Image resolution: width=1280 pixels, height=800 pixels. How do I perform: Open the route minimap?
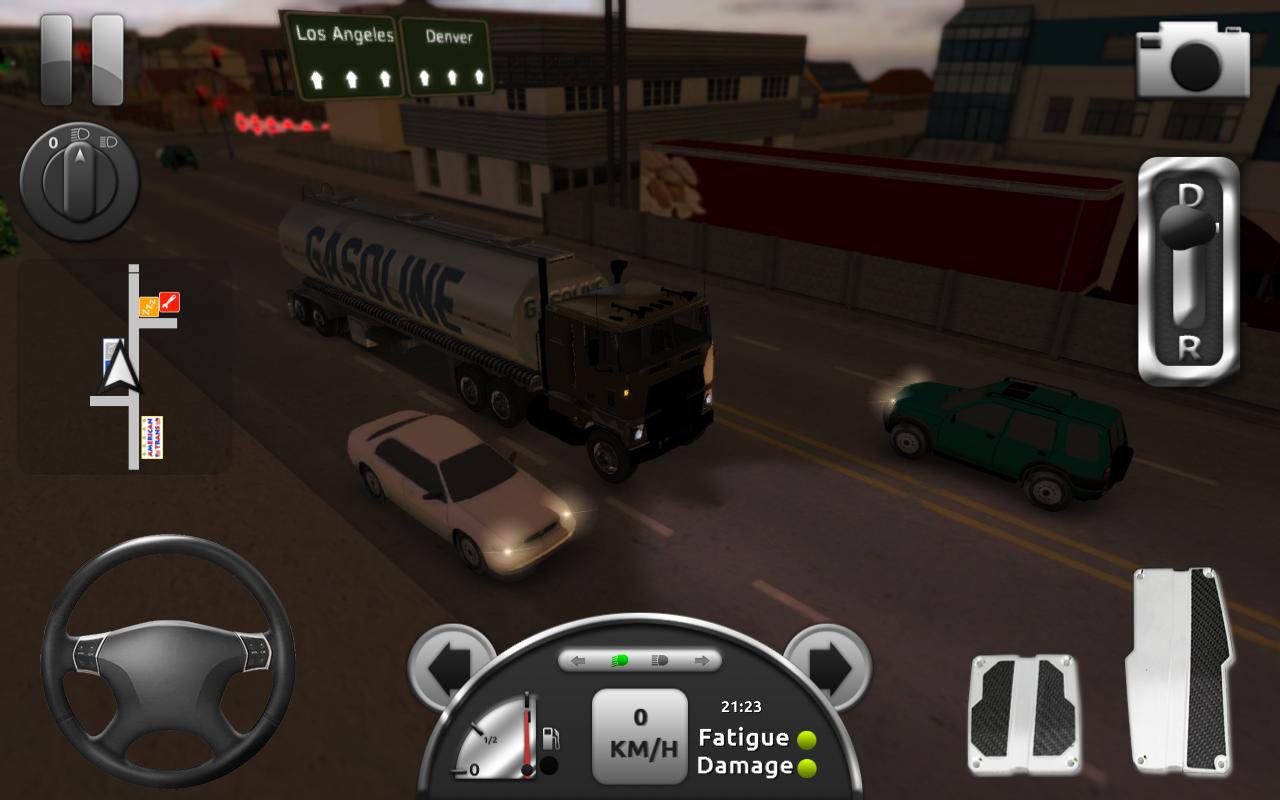click(x=124, y=366)
